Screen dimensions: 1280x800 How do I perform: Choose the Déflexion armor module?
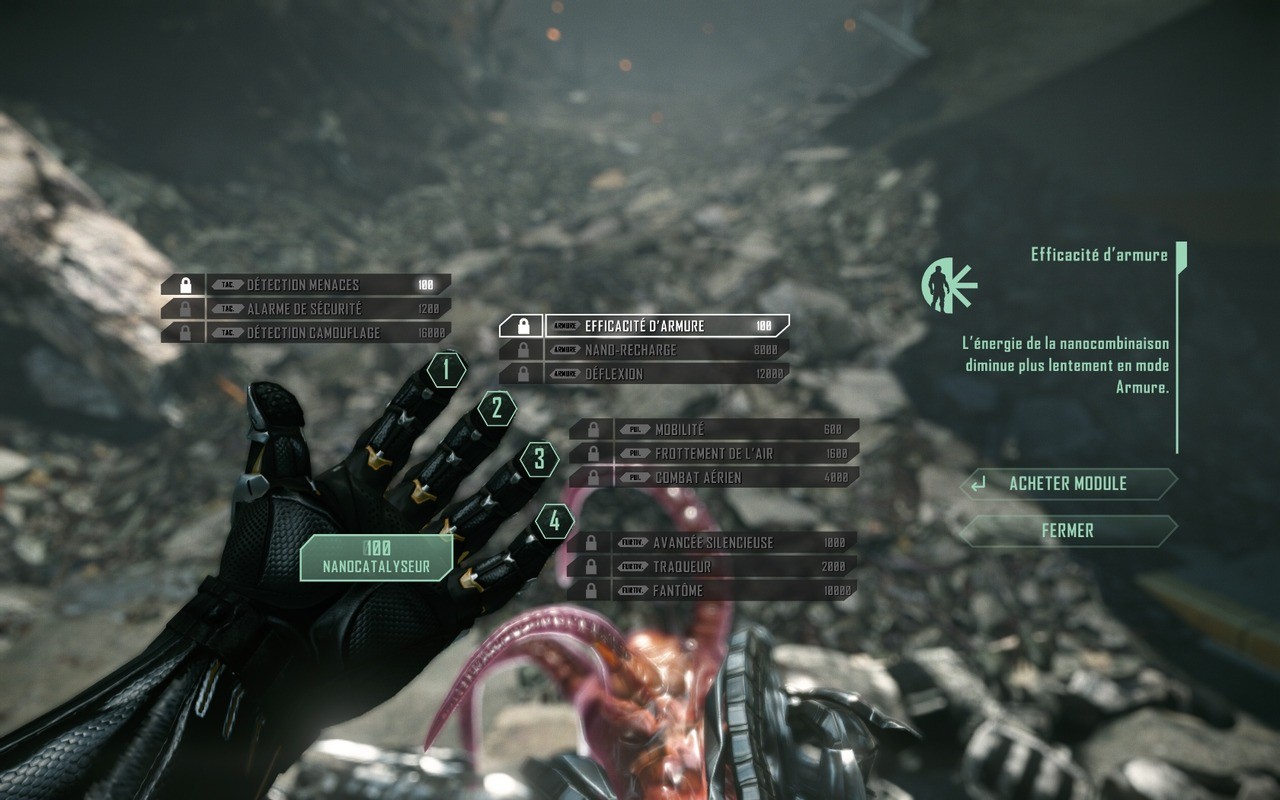tap(645, 374)
